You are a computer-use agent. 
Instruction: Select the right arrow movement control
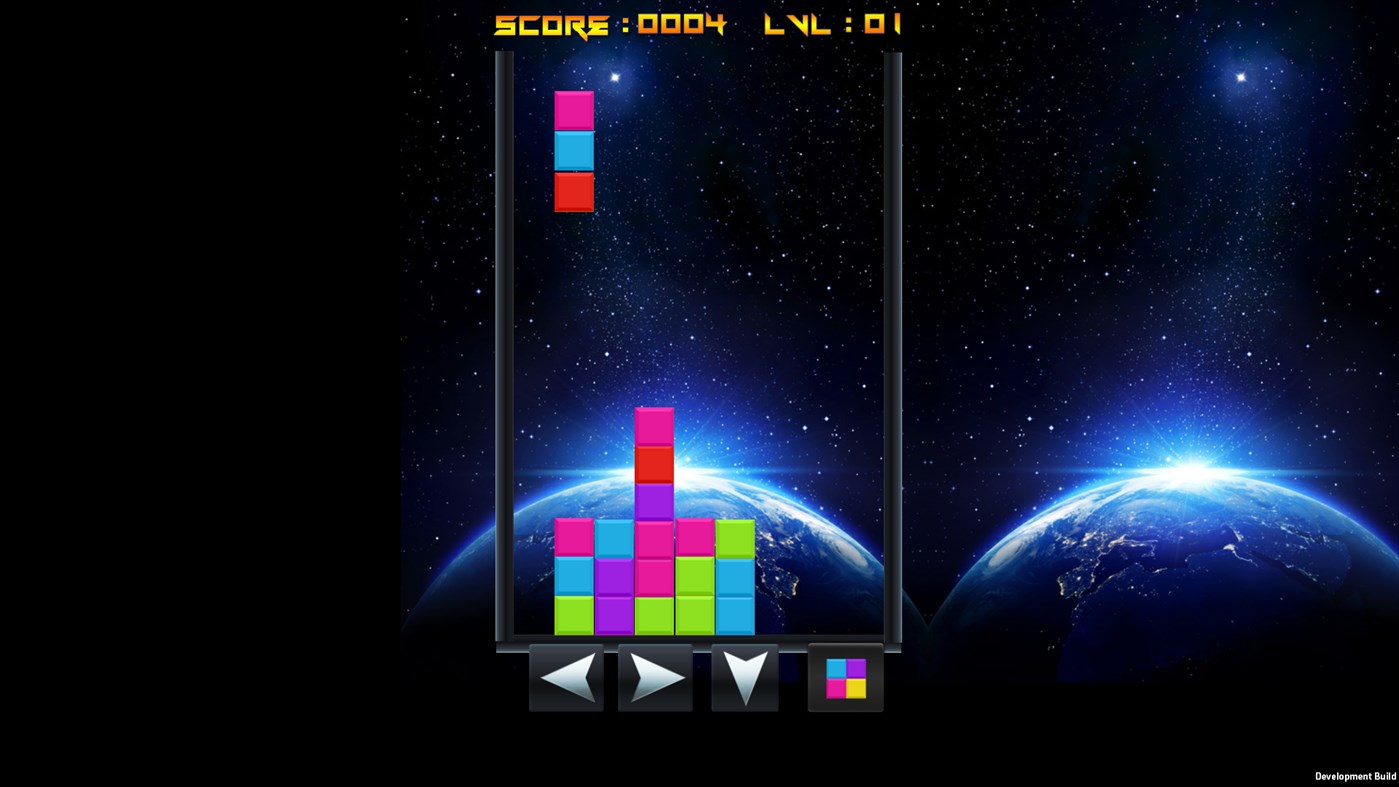654,678
